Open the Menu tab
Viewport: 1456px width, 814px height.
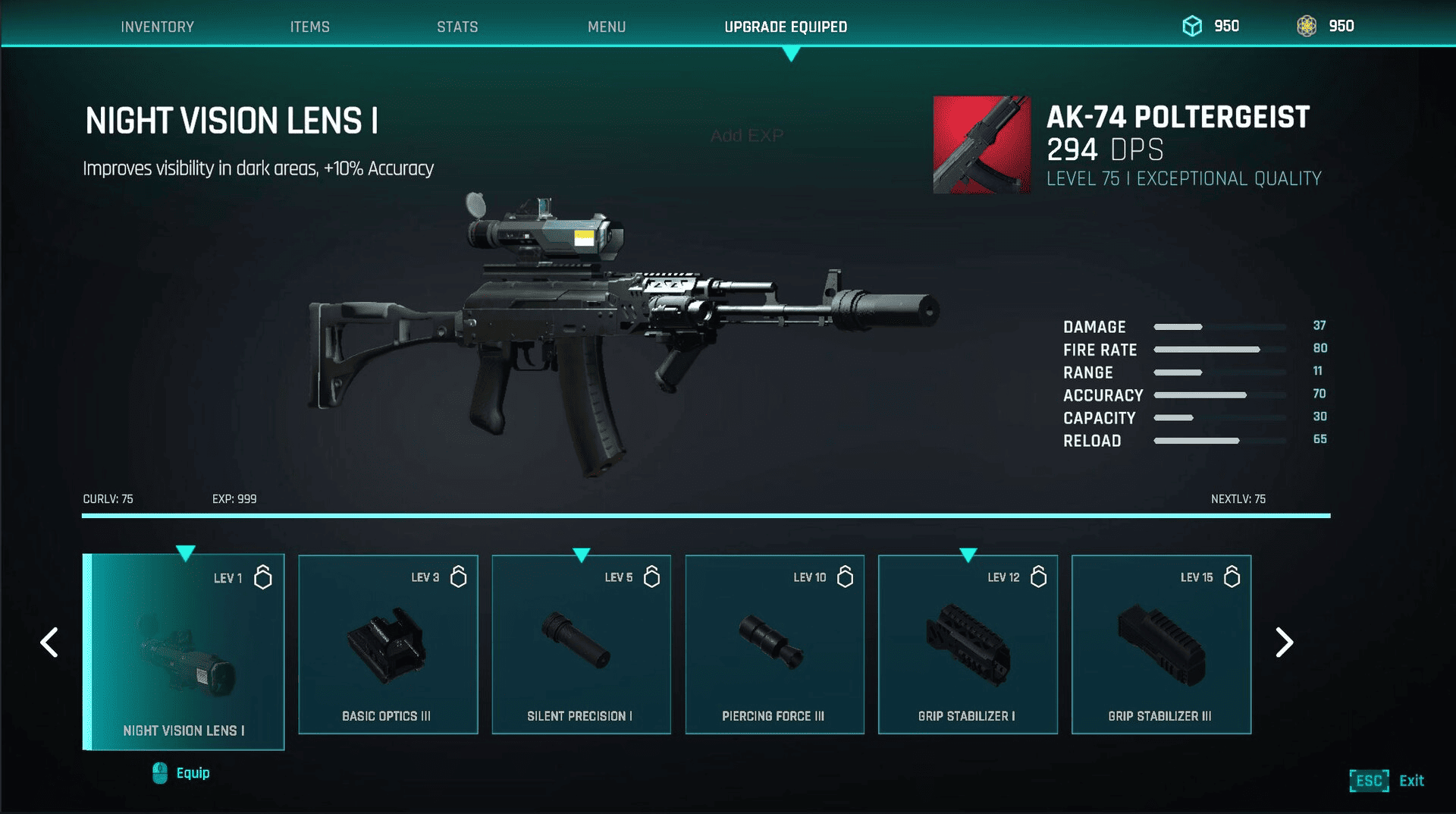point(607,27)
